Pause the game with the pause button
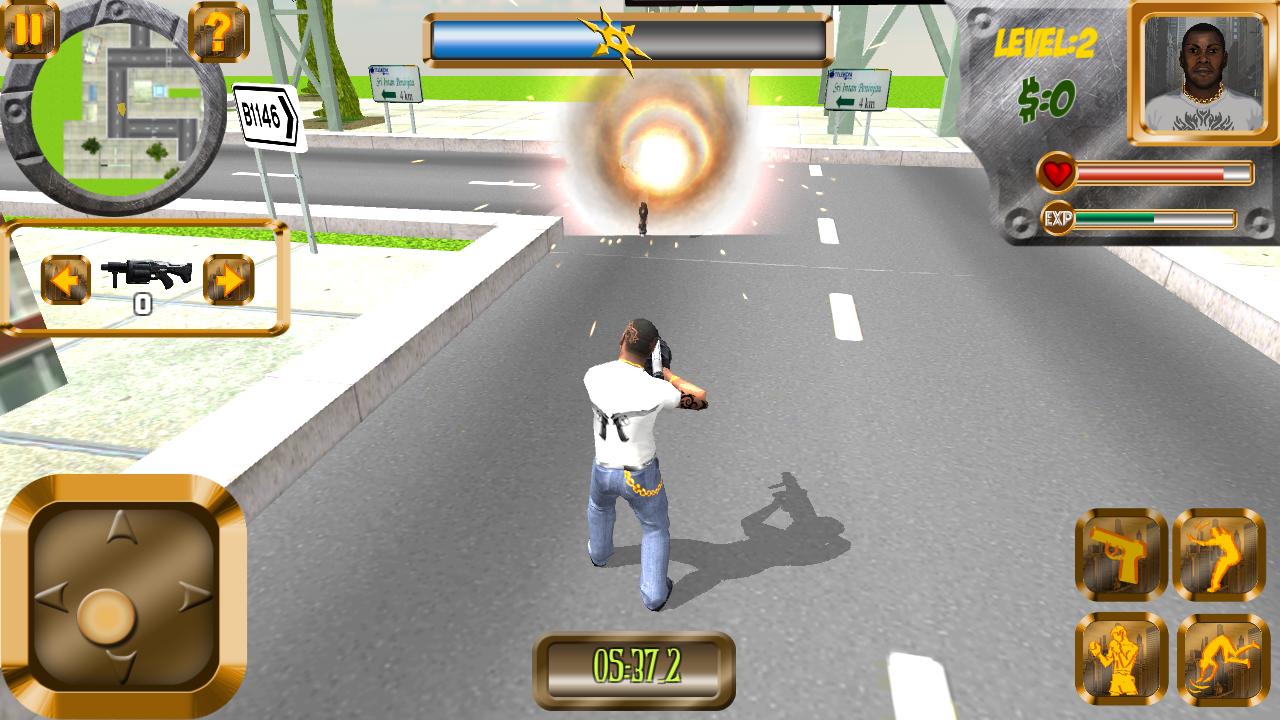Image resolution: width=1280 pixels, height=720 pixels. [x=30, y=28]
